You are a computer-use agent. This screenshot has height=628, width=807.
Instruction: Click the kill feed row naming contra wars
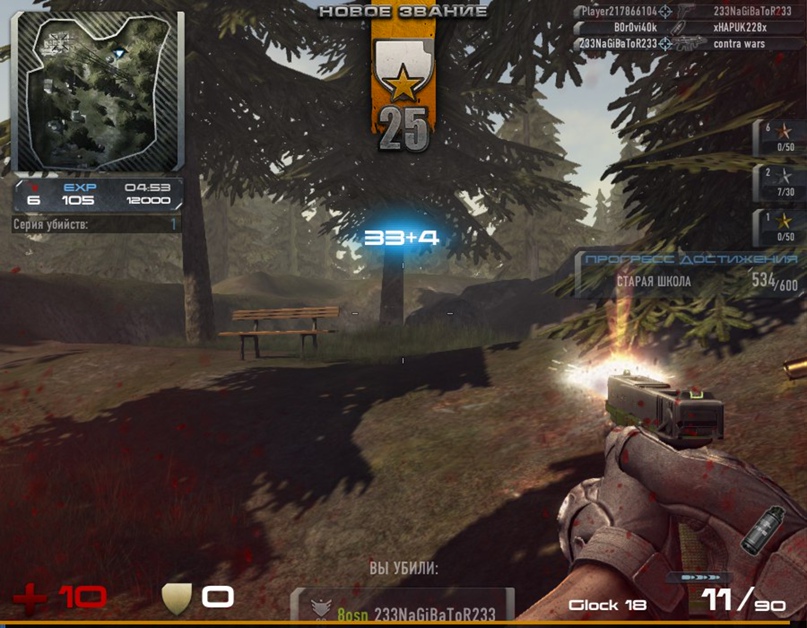692,44
